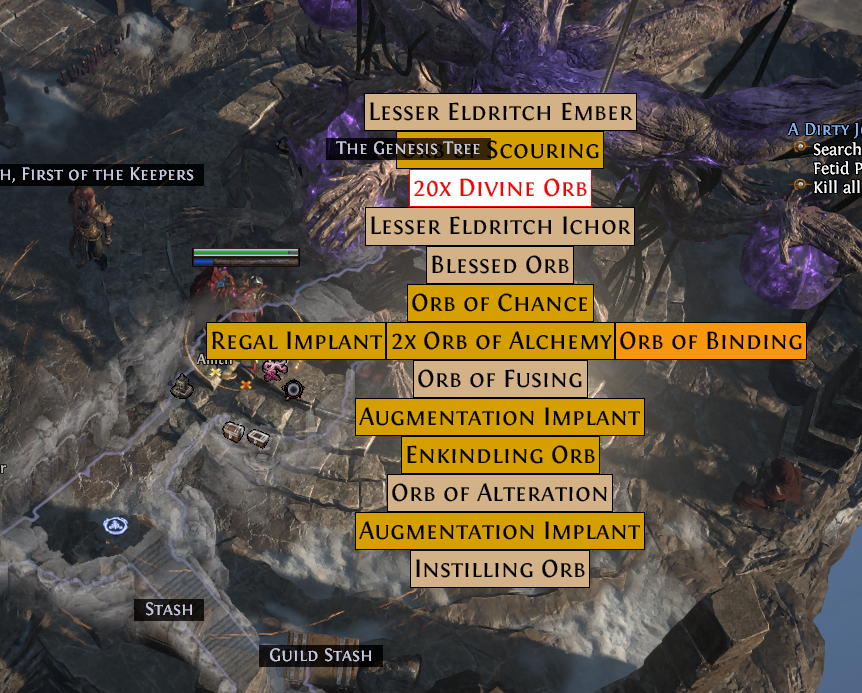Loot the Instilling Orb label
The image size is (862, 693).
point(500,569)
